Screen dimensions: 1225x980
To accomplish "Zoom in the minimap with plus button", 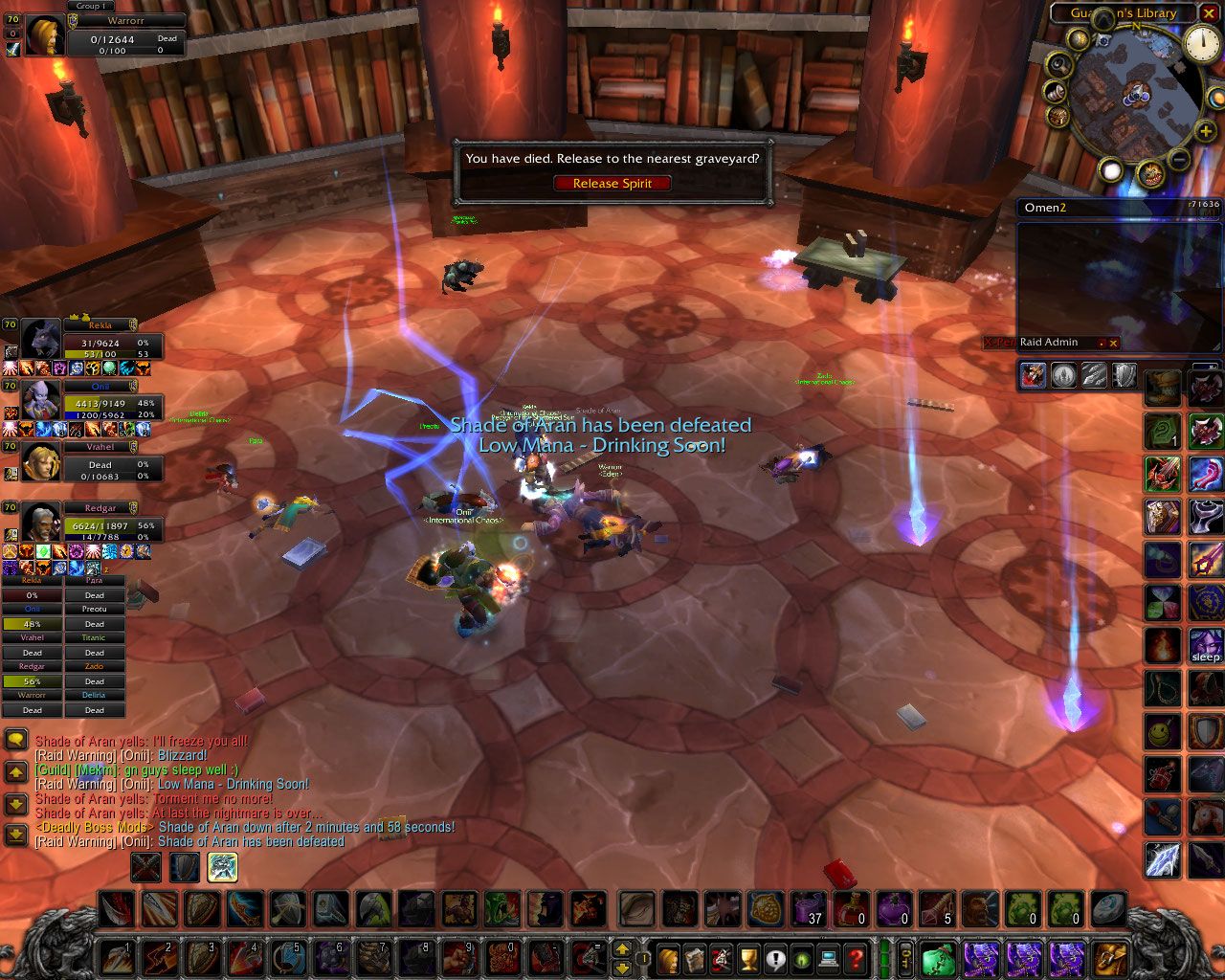I will click(1205, 133).
